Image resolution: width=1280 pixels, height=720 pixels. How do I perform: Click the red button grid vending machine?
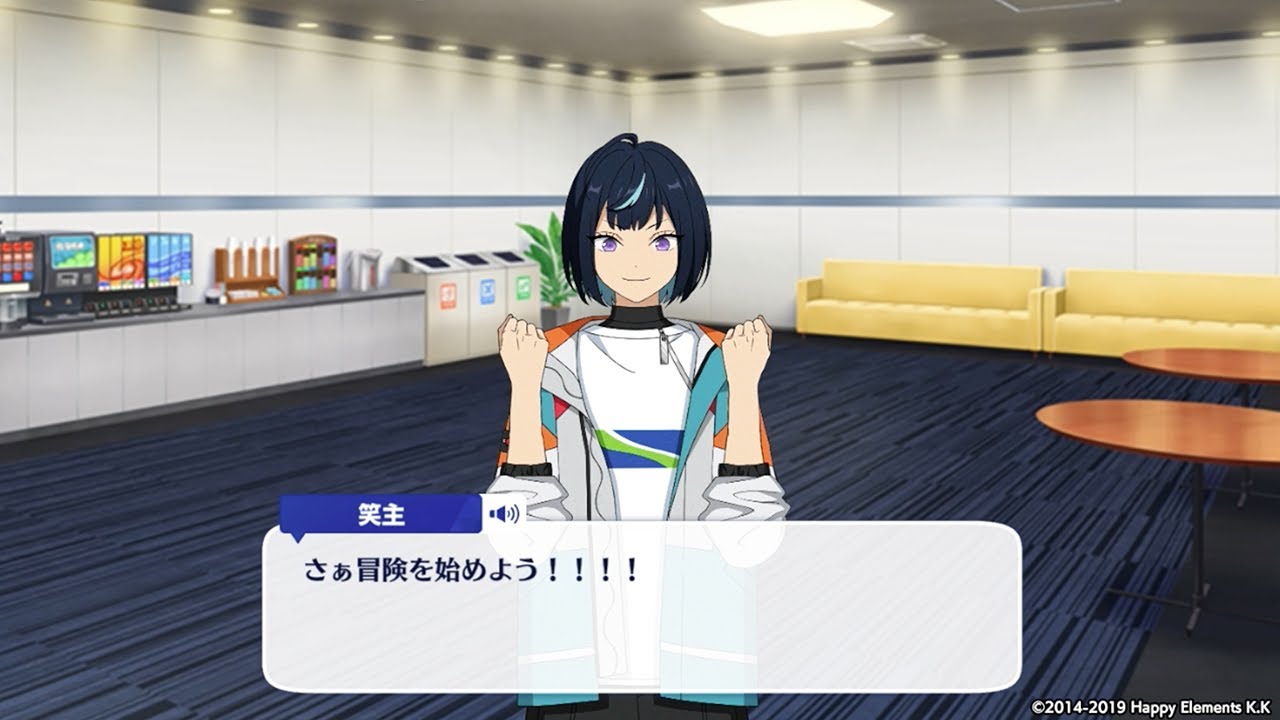click(x=15, y=262)
